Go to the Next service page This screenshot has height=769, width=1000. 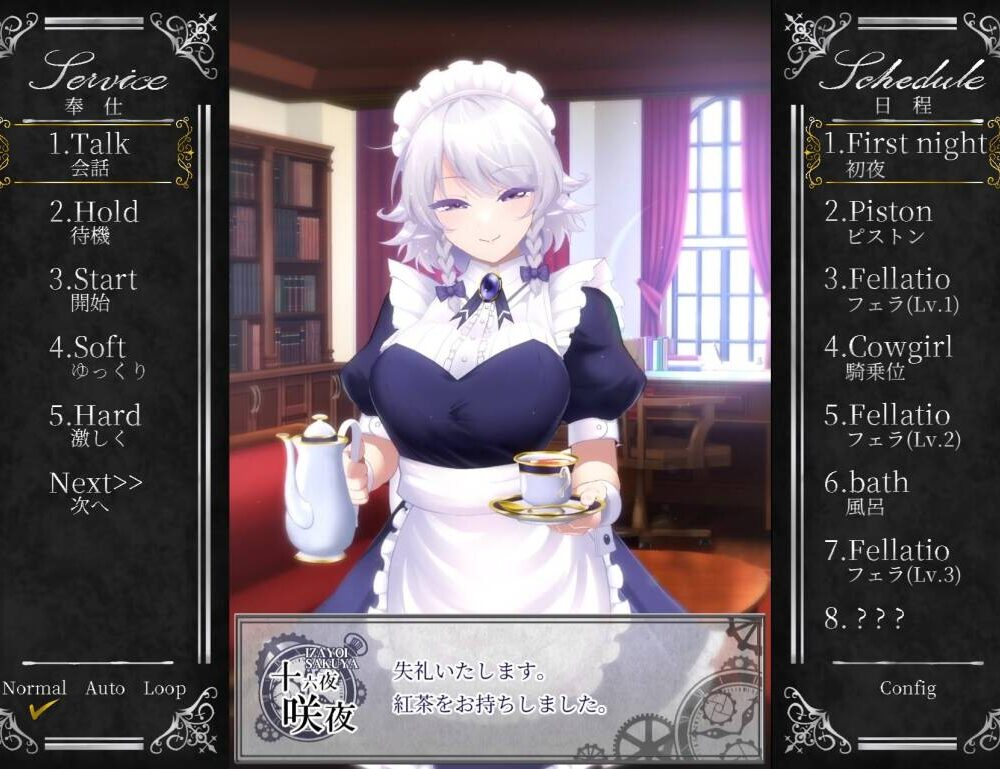tap(96, 491)
